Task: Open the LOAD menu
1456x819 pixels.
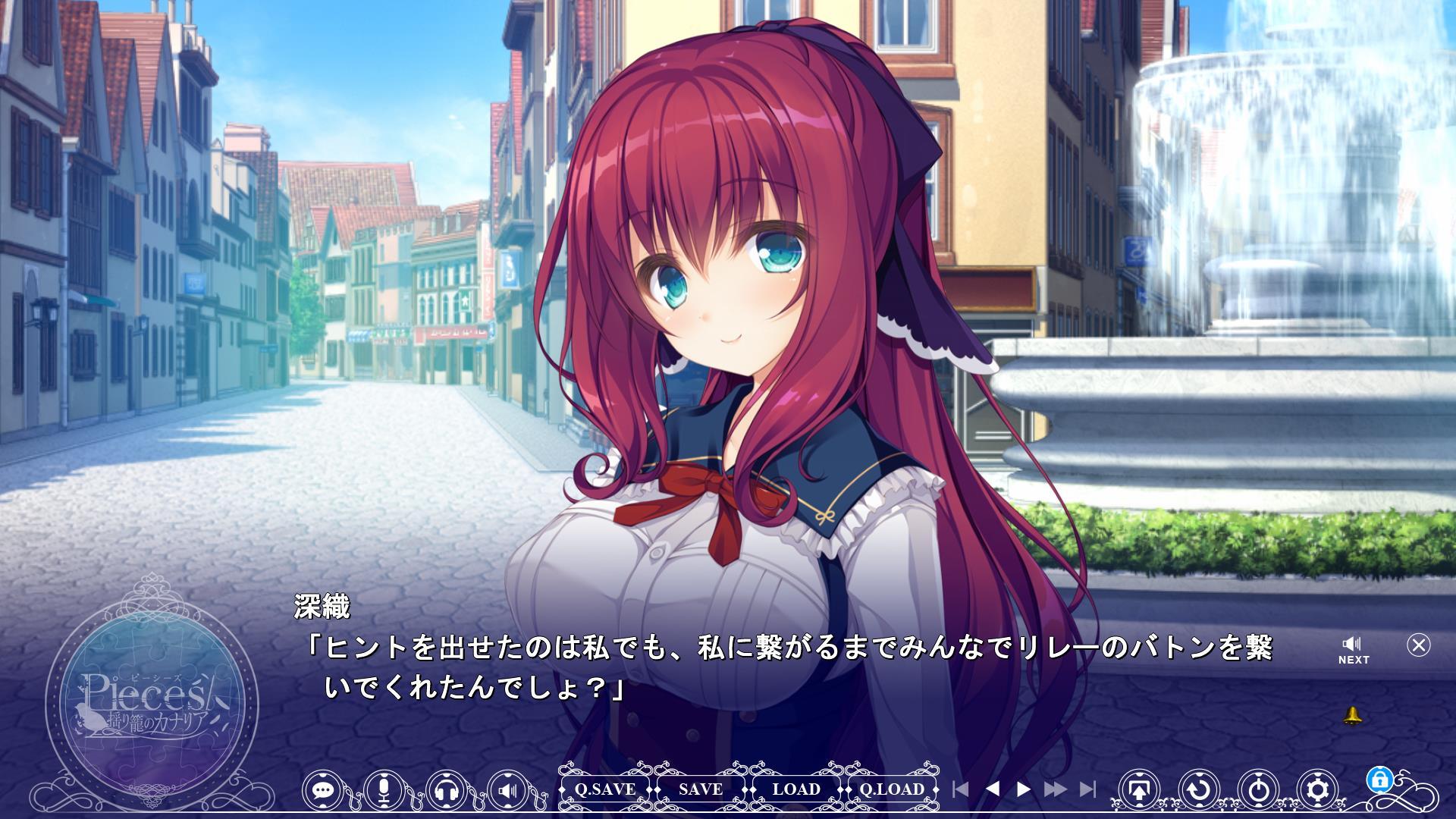Action: coord(795,789)
